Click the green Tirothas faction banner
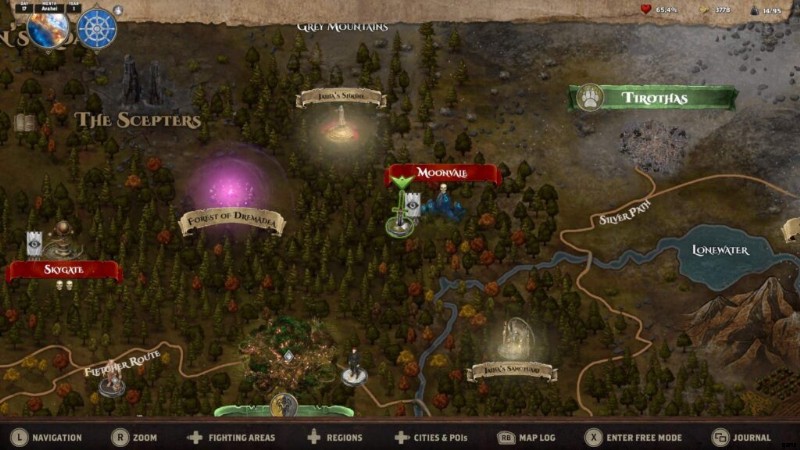 click(653, 98)
